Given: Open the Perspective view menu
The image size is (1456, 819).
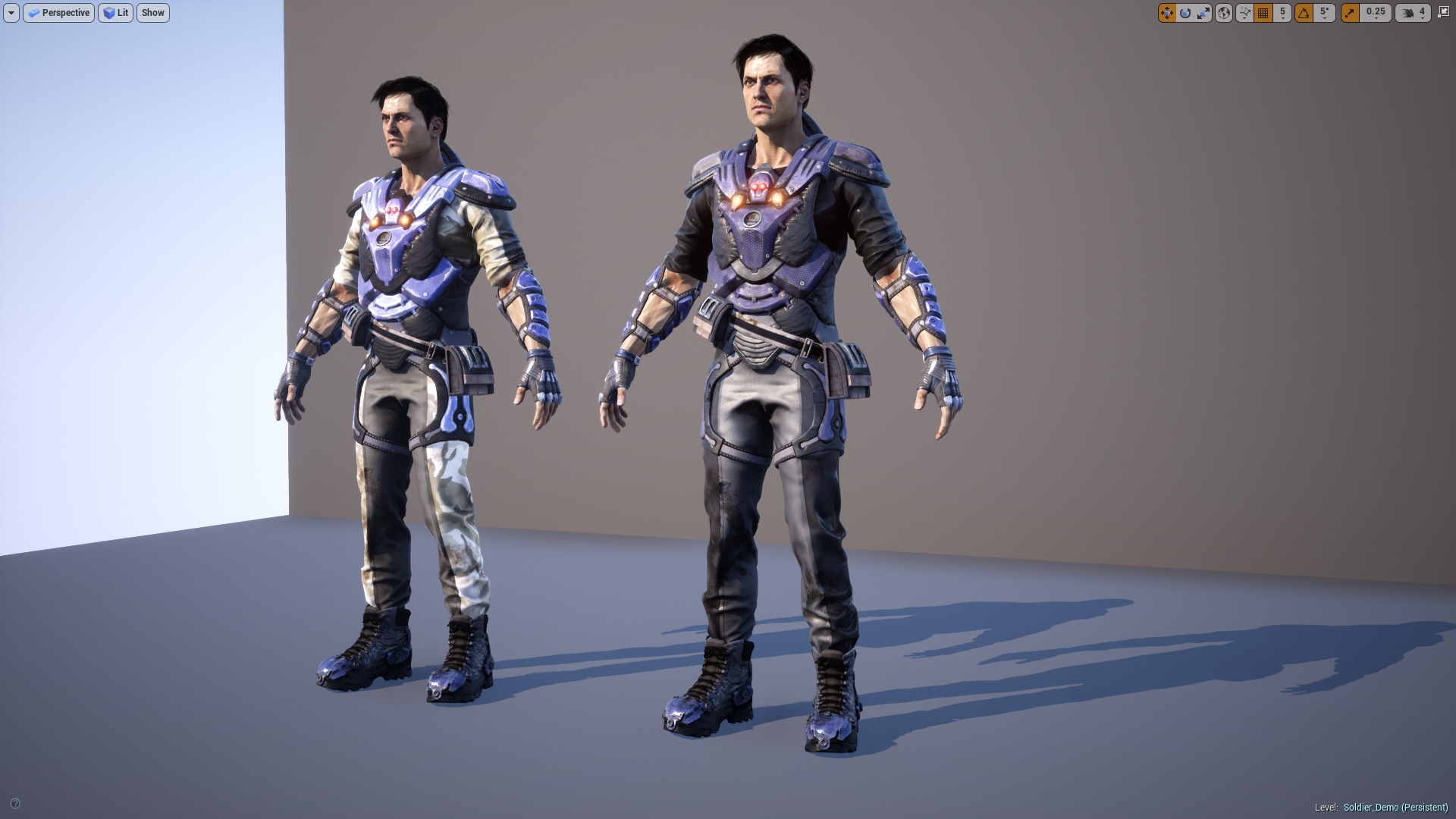Looking at the screenshot, I should pos(58,13).
